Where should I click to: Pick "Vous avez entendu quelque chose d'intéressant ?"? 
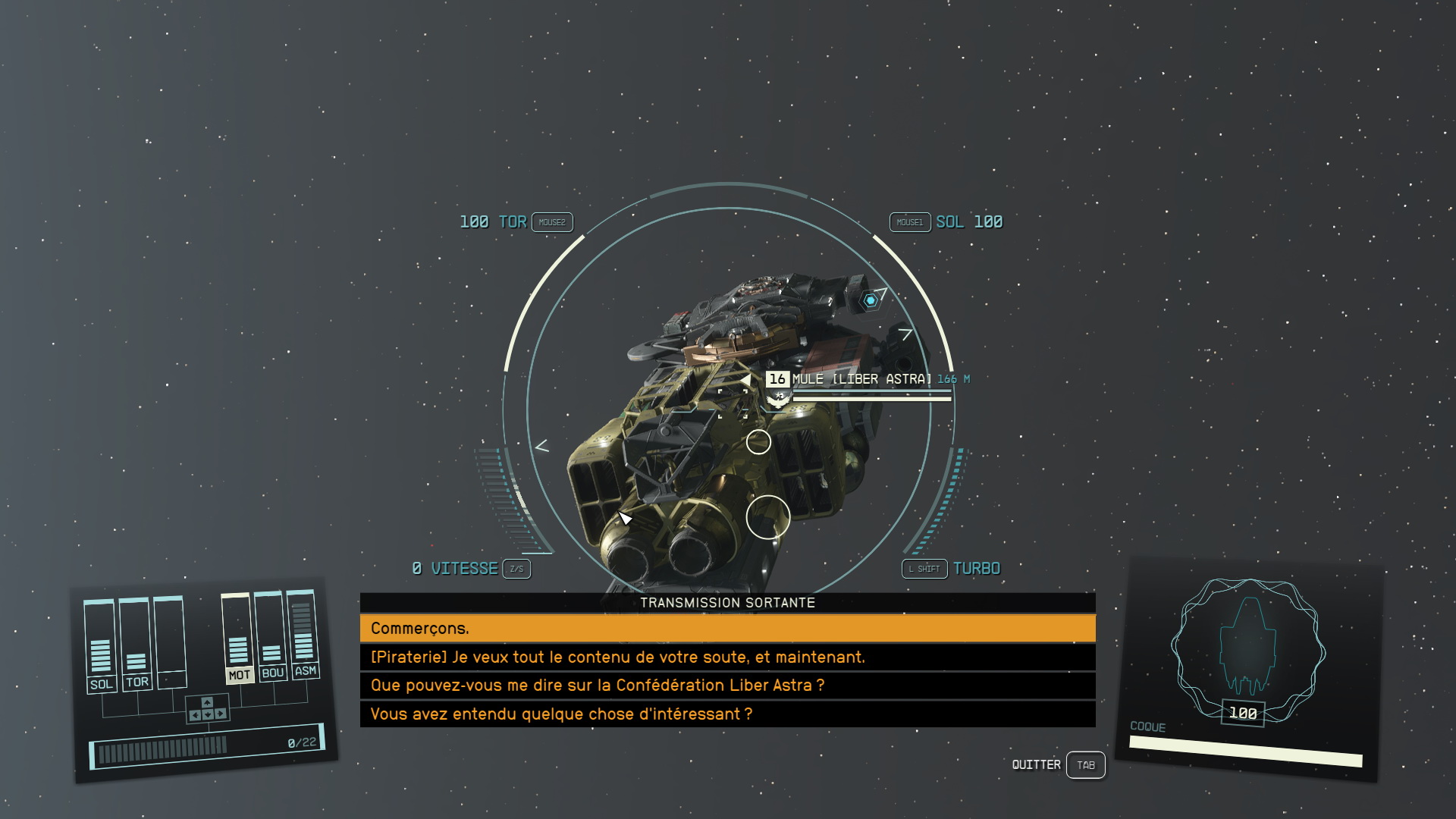coord(726,714)
